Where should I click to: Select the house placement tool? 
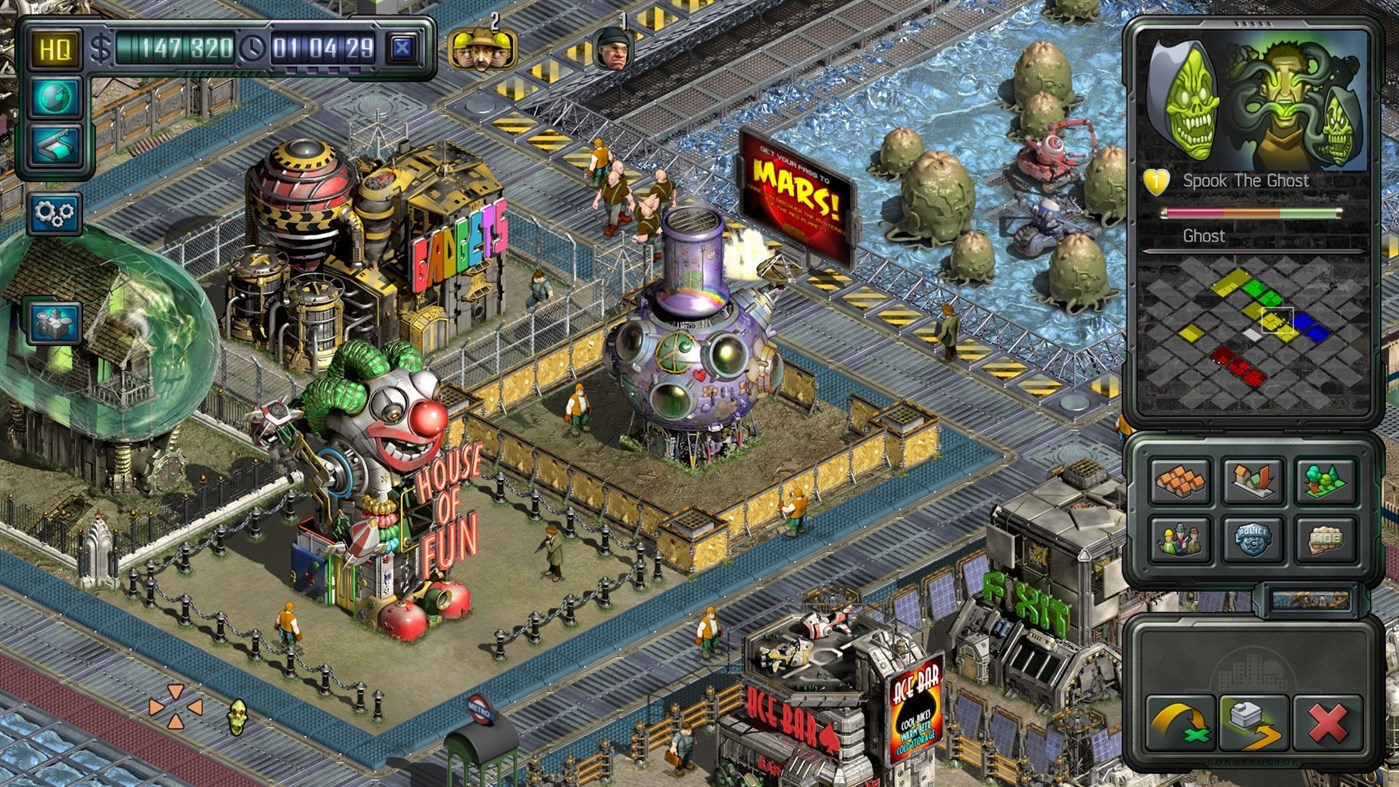coord(1252,480)
